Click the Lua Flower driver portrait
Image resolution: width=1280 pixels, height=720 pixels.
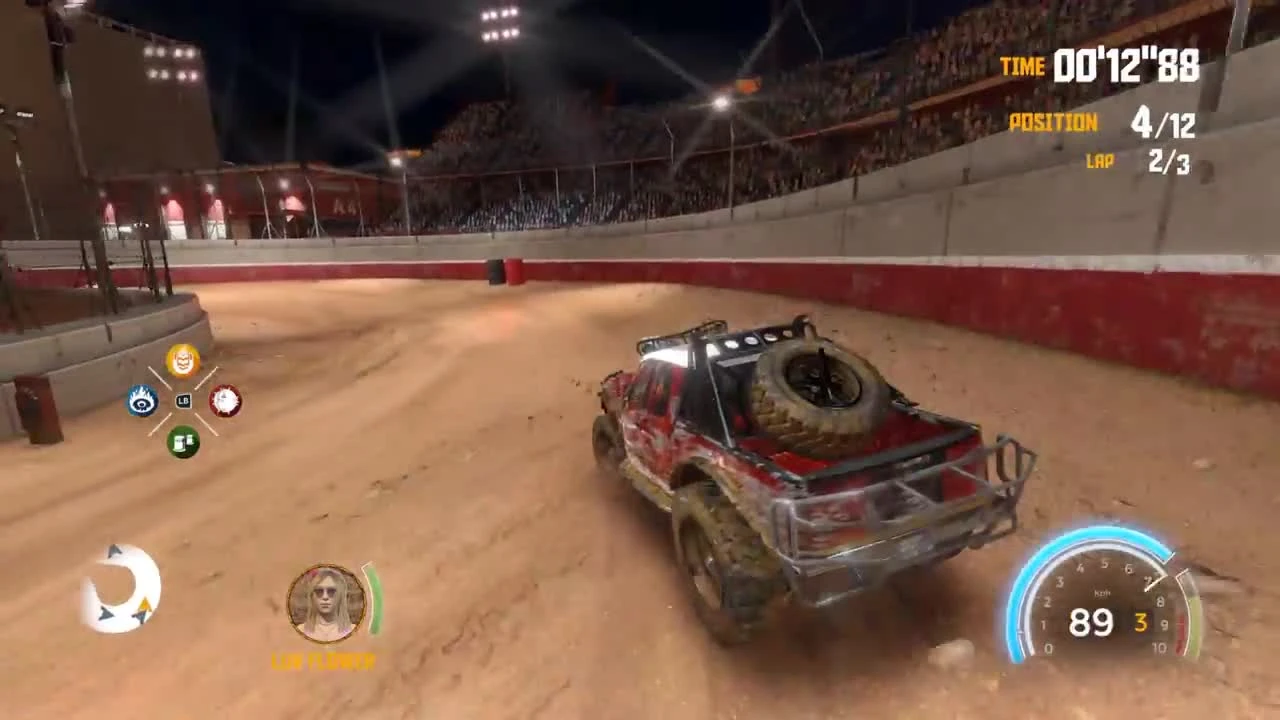(x=323, y=603)
